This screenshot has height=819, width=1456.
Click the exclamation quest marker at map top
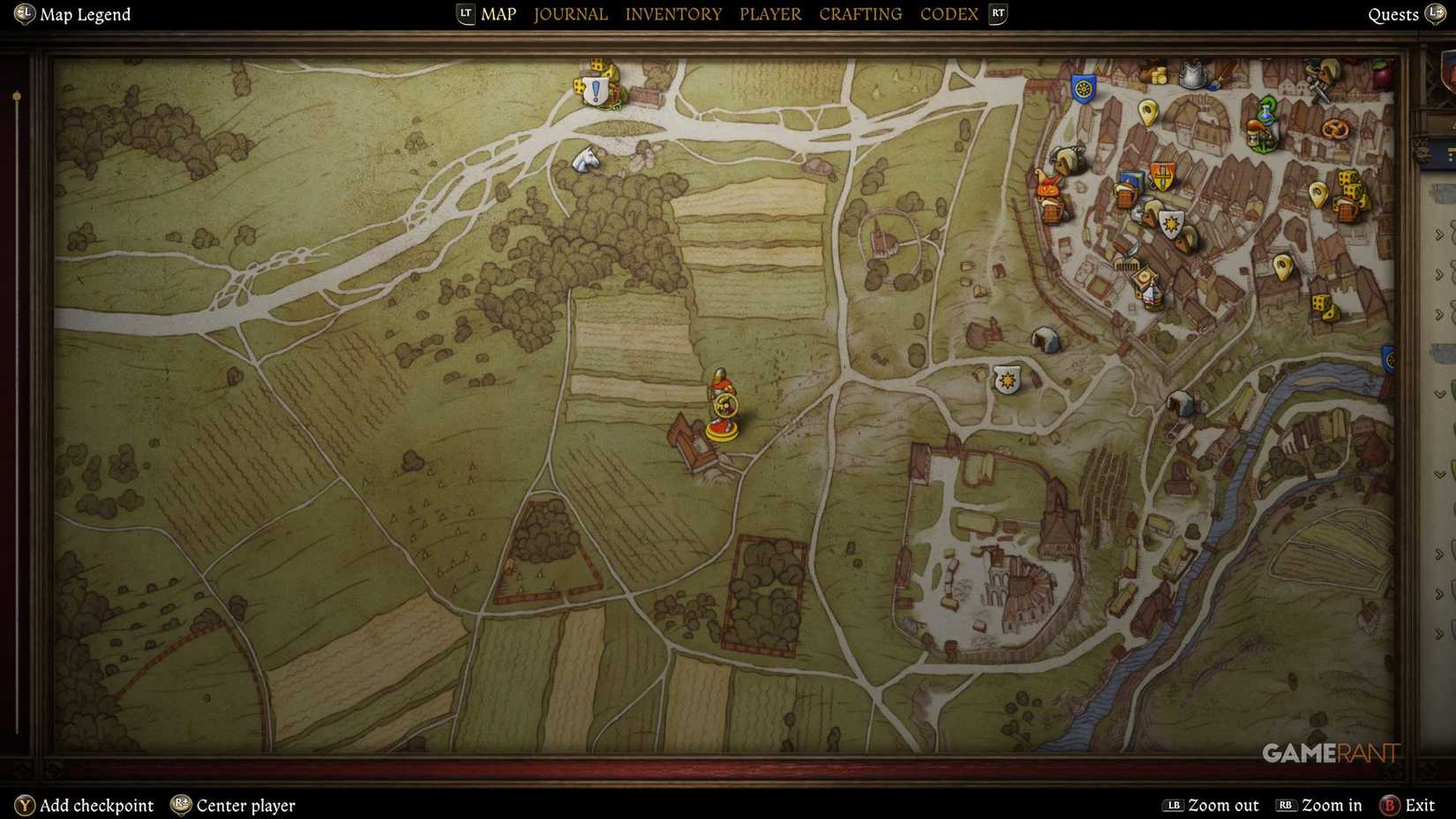tap(596, 87)
